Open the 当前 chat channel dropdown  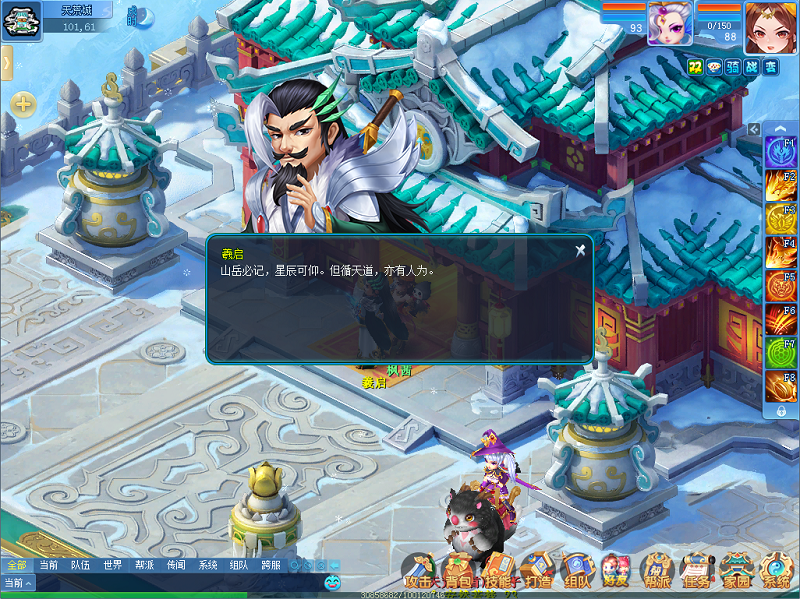(17, 583)
